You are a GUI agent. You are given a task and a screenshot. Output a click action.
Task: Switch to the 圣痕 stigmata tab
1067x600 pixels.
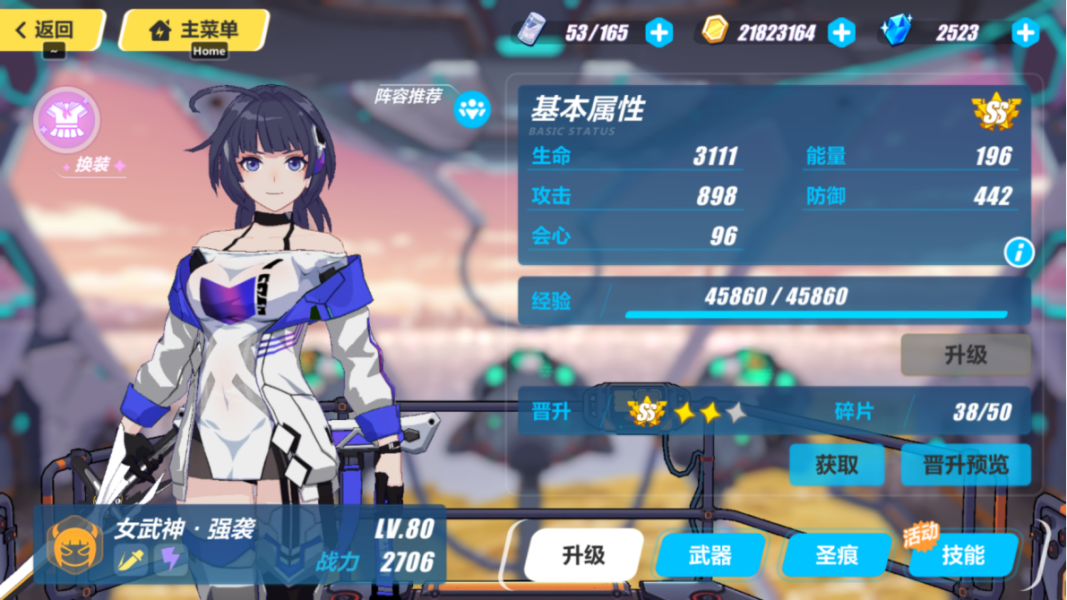[836, 555]
